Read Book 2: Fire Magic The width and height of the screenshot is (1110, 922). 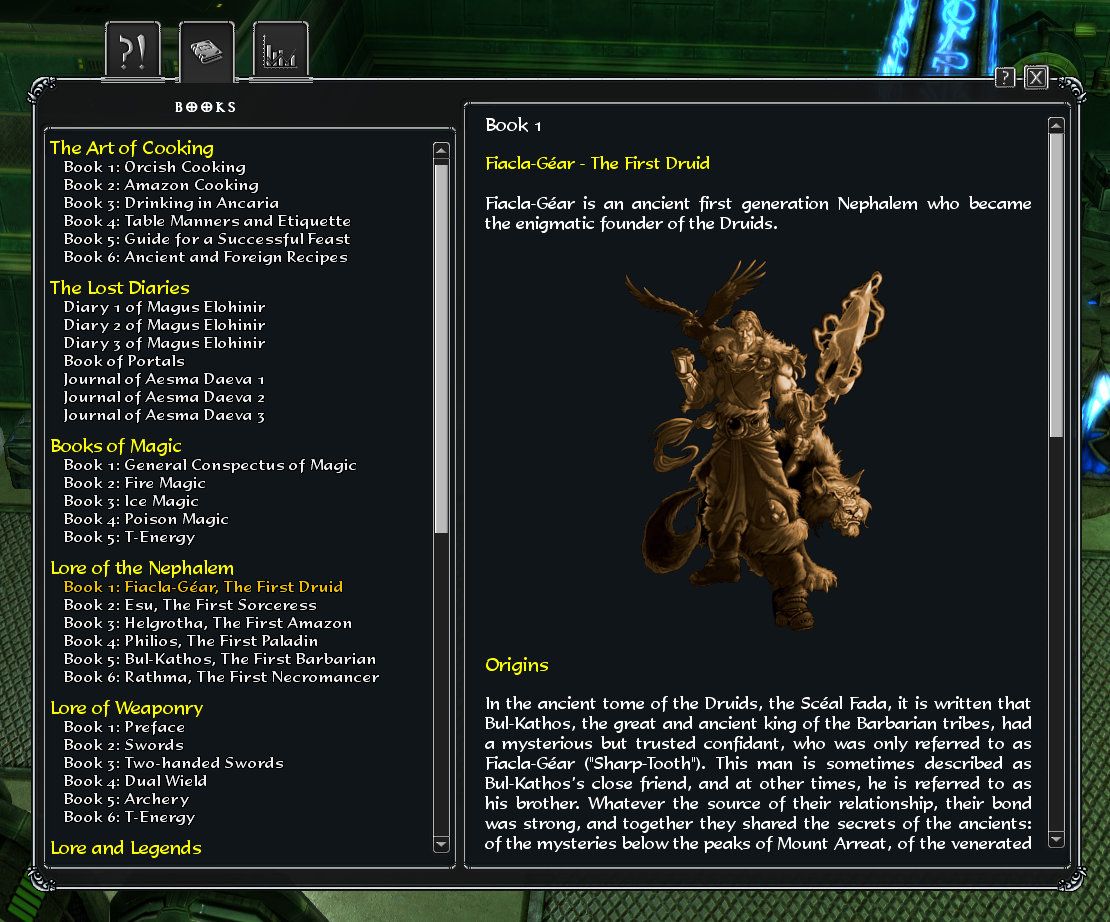pos(134,483)
